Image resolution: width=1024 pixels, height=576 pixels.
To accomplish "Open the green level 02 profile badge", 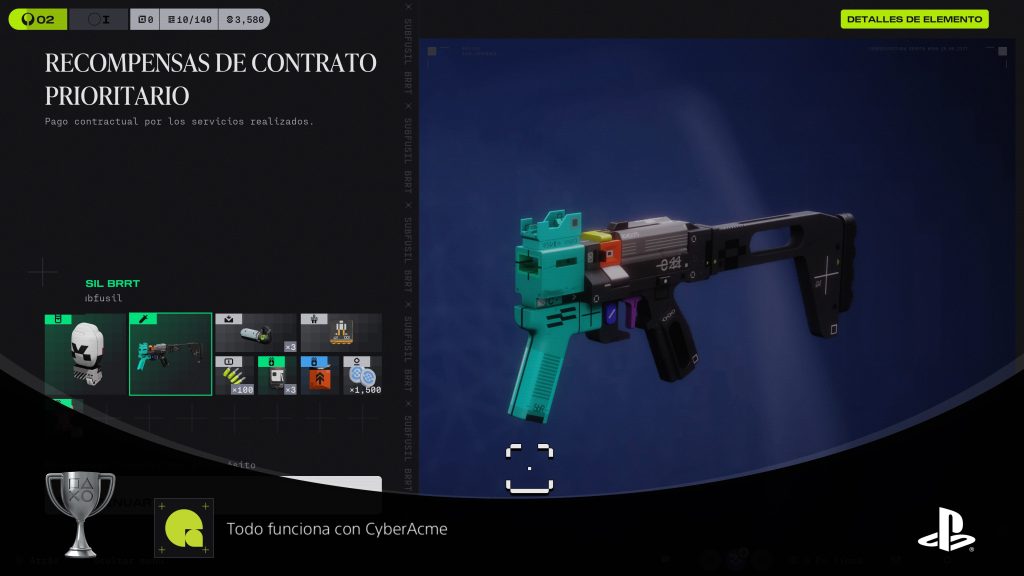I will tap(38, 19).
